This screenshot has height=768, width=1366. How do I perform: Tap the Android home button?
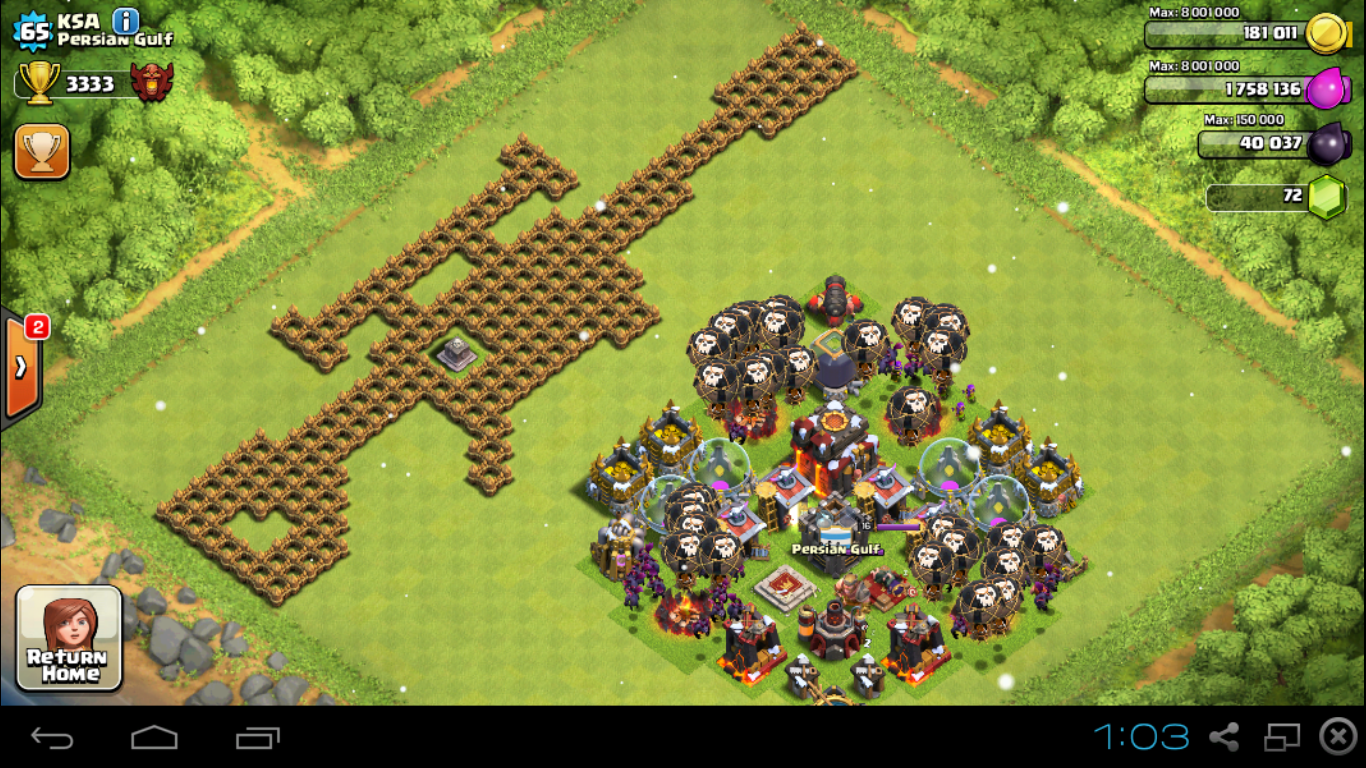click(154, 738)
